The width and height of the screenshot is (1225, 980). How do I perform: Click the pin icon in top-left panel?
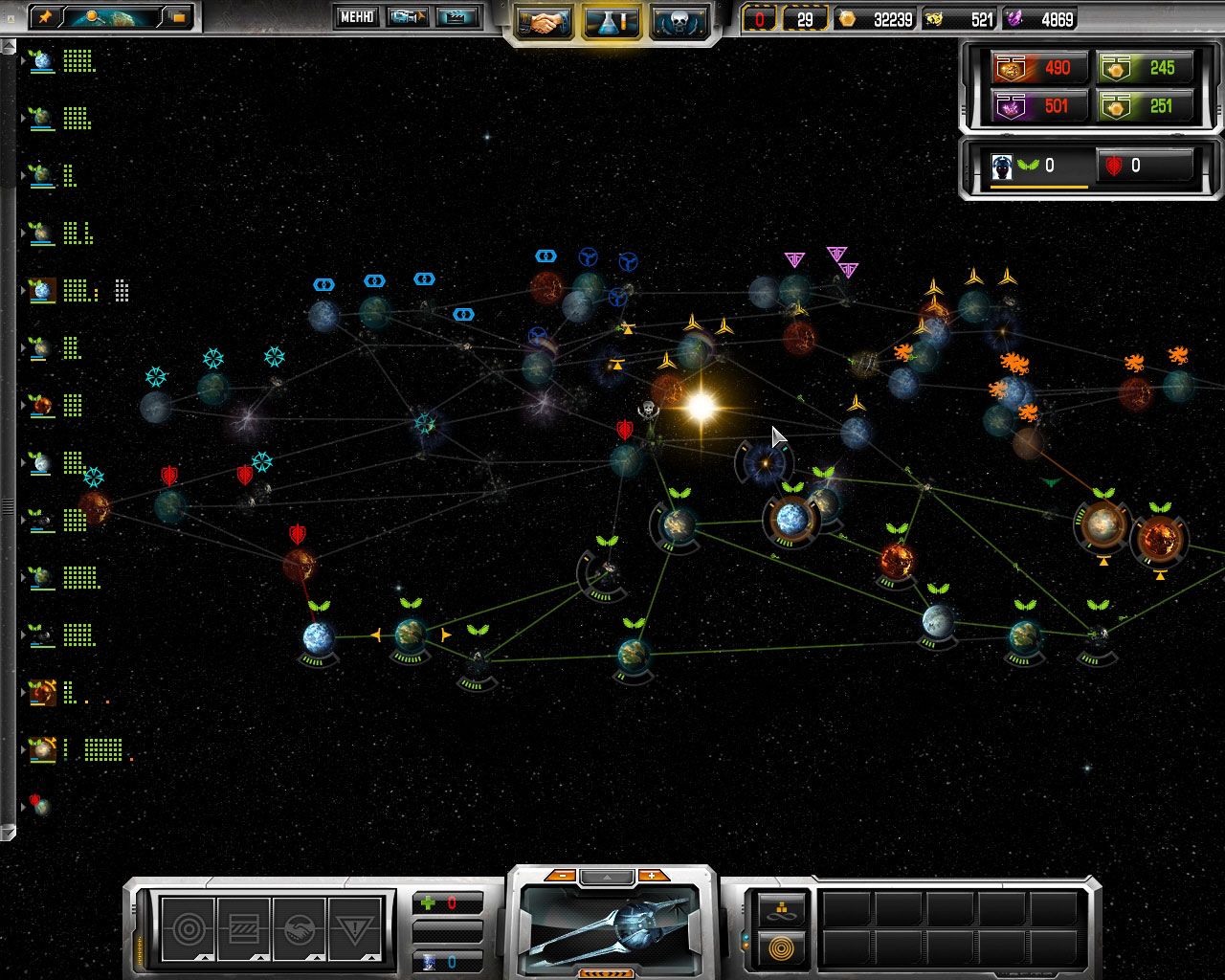coord(47,16)
